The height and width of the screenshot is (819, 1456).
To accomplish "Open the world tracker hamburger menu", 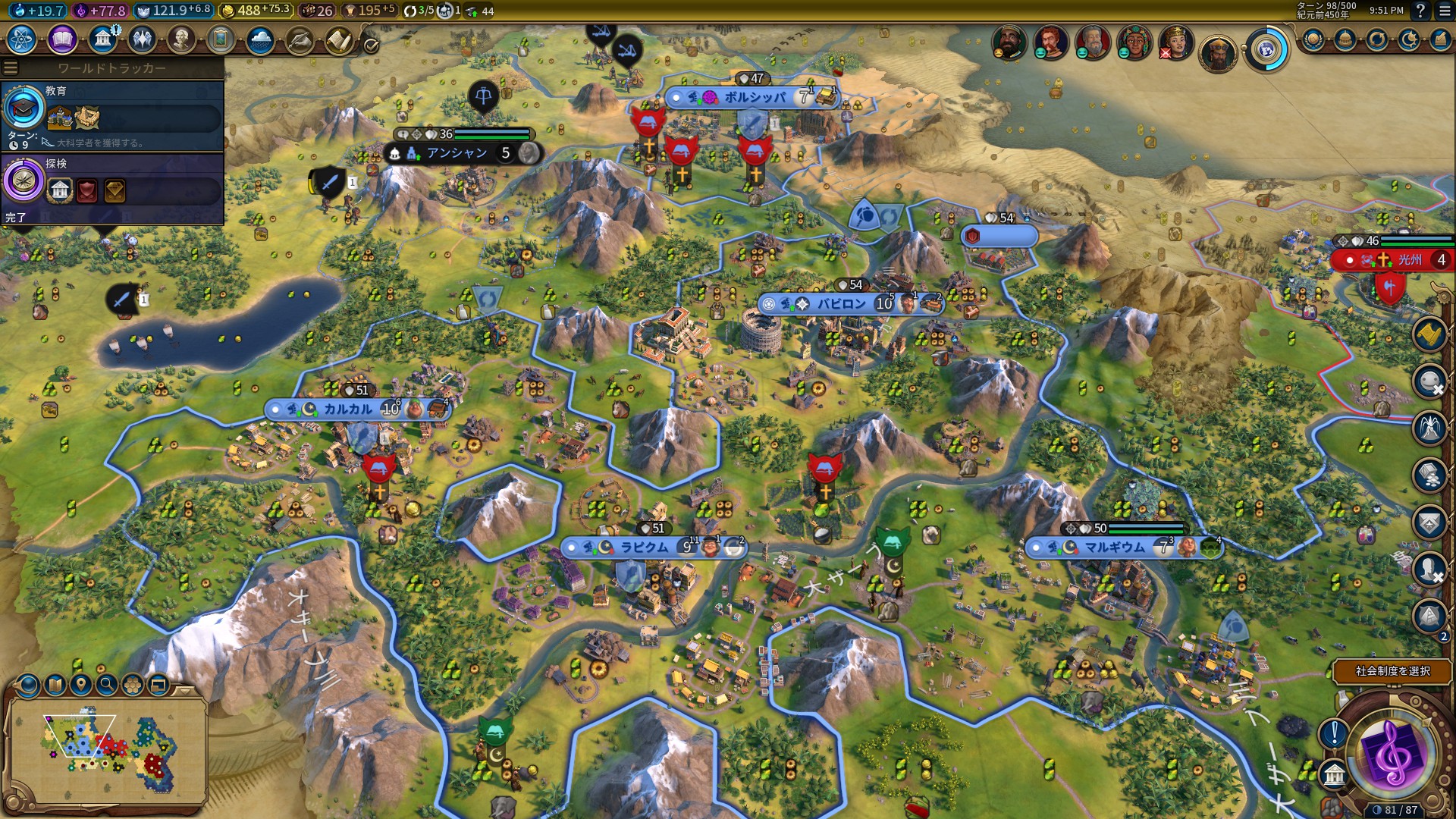I will tap(9, 67).
